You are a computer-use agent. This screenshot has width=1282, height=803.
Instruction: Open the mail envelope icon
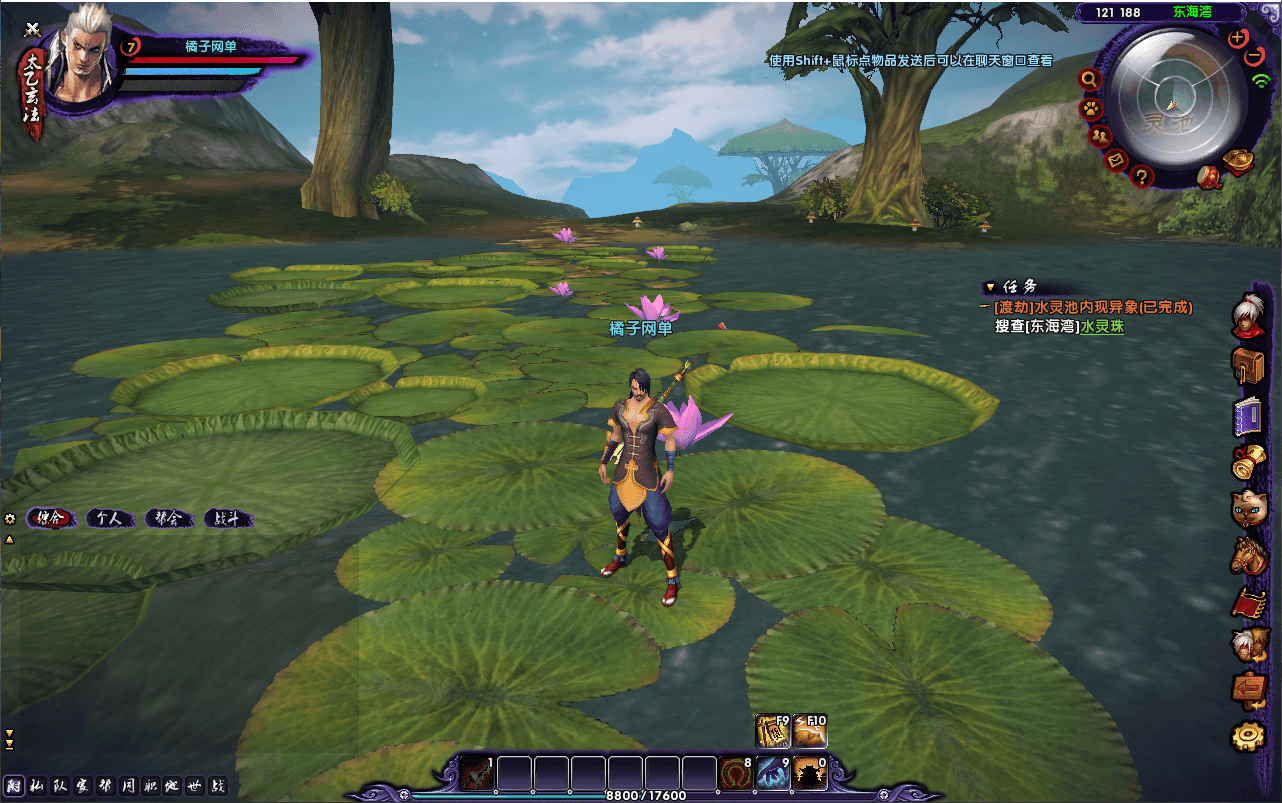tap(1118, 159)
